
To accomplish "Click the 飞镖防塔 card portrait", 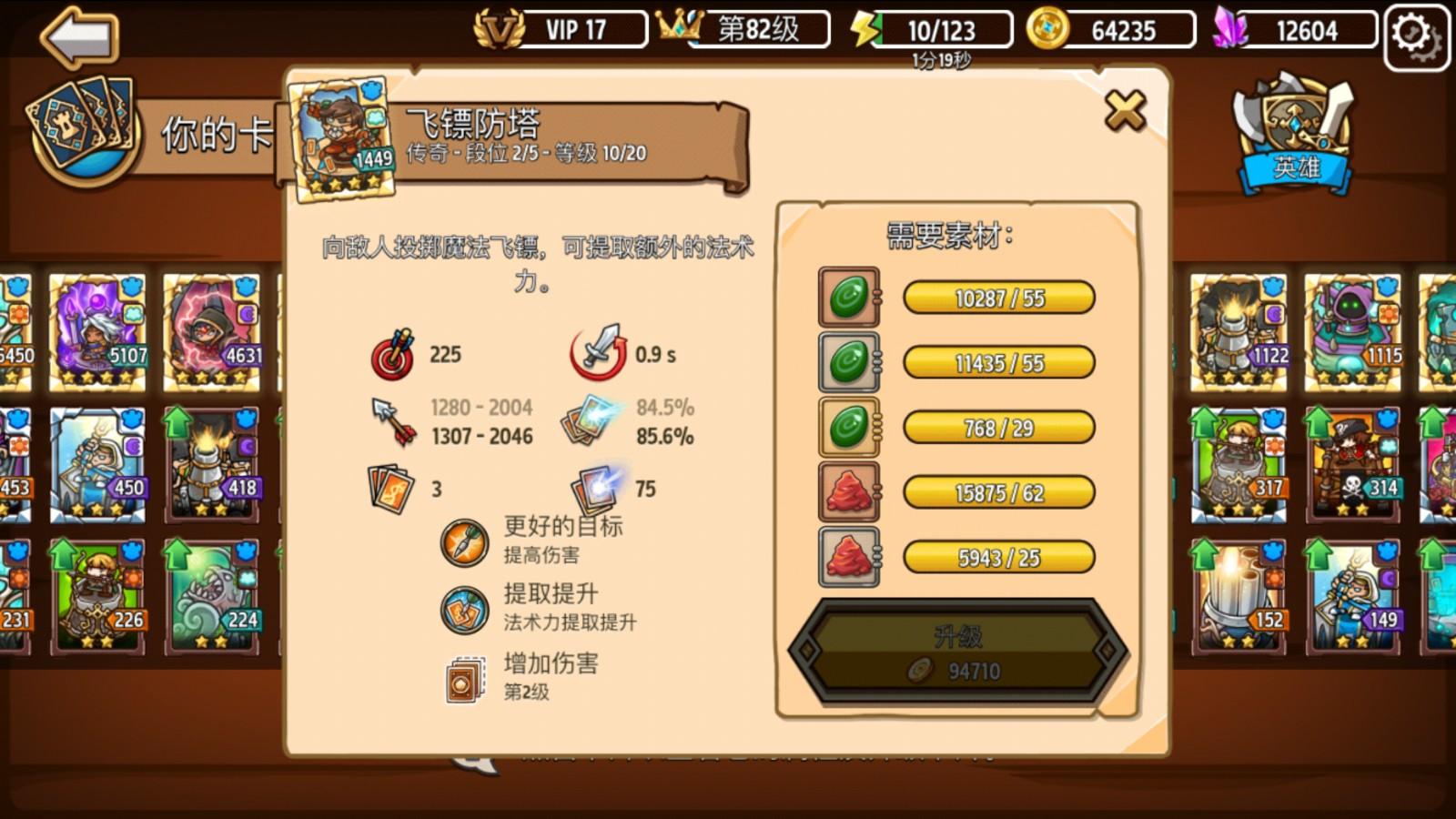I will 339,135.
